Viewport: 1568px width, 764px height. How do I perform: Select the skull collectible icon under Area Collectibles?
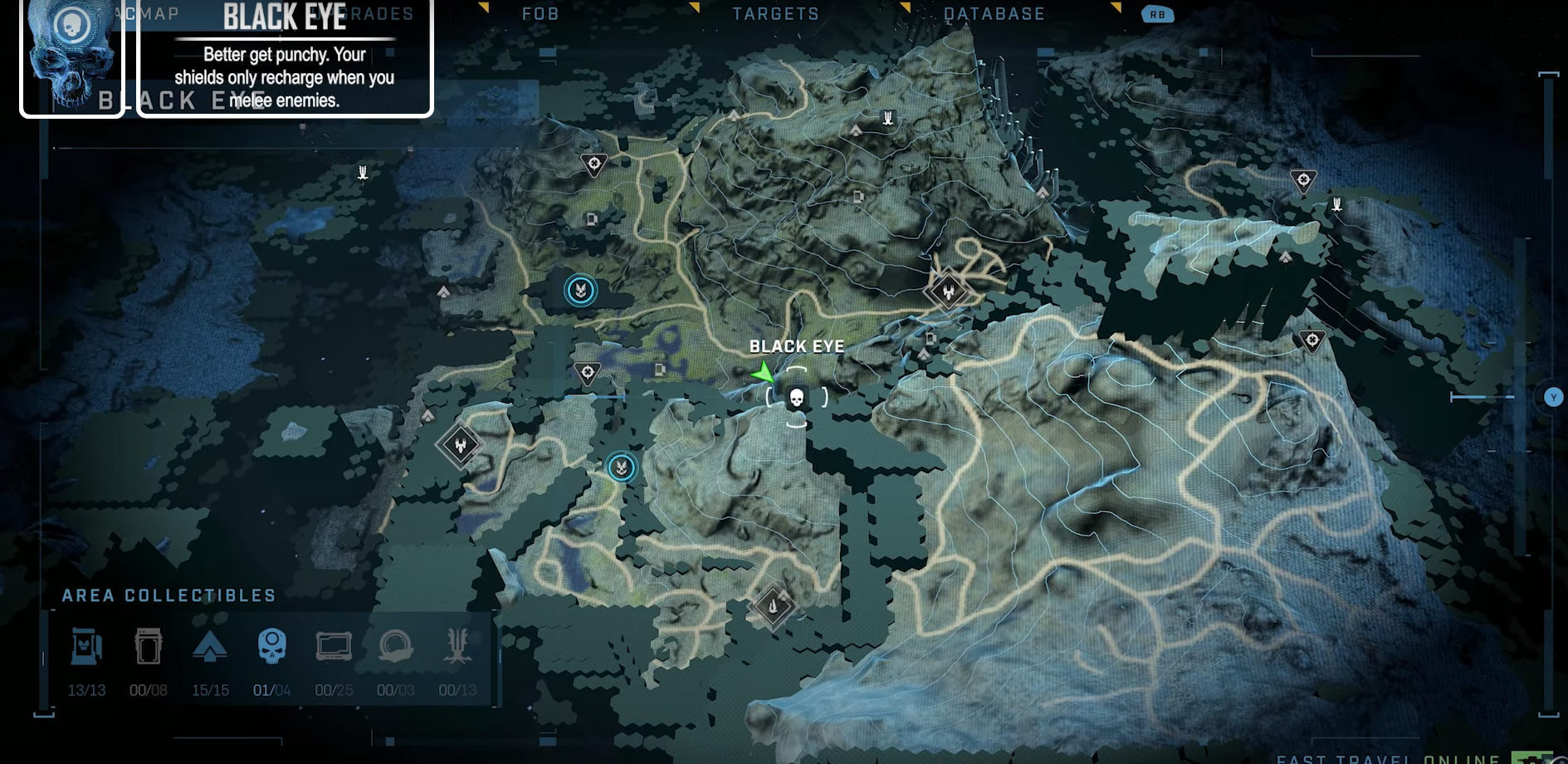[271, 646]
